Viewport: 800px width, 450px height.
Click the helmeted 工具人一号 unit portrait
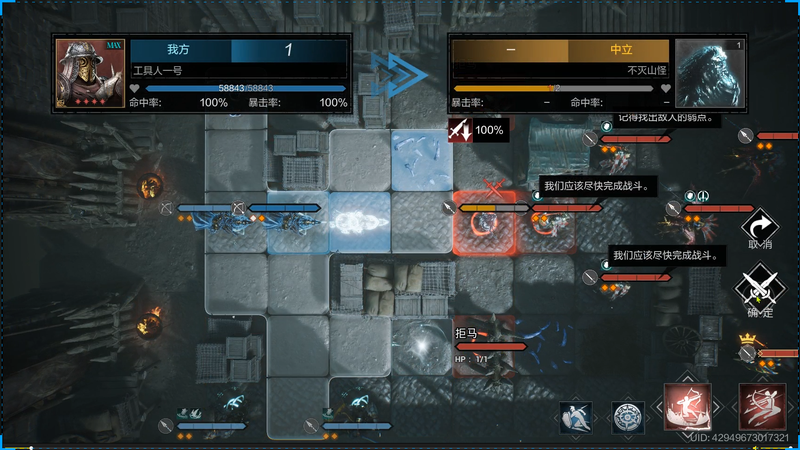click(x=90, y=73)
